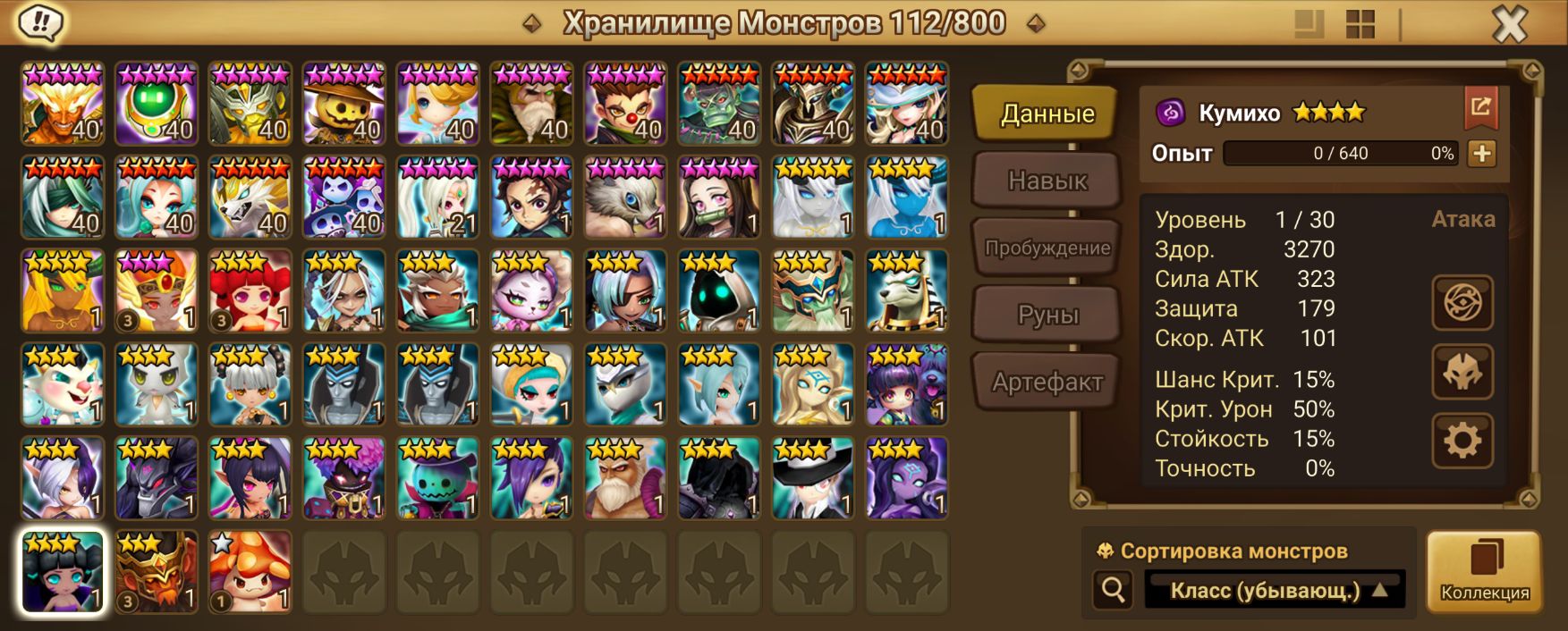The image size is (1568, 631).
Task: Switch to the Навык tab
Action: click(x=1047, y=181)
